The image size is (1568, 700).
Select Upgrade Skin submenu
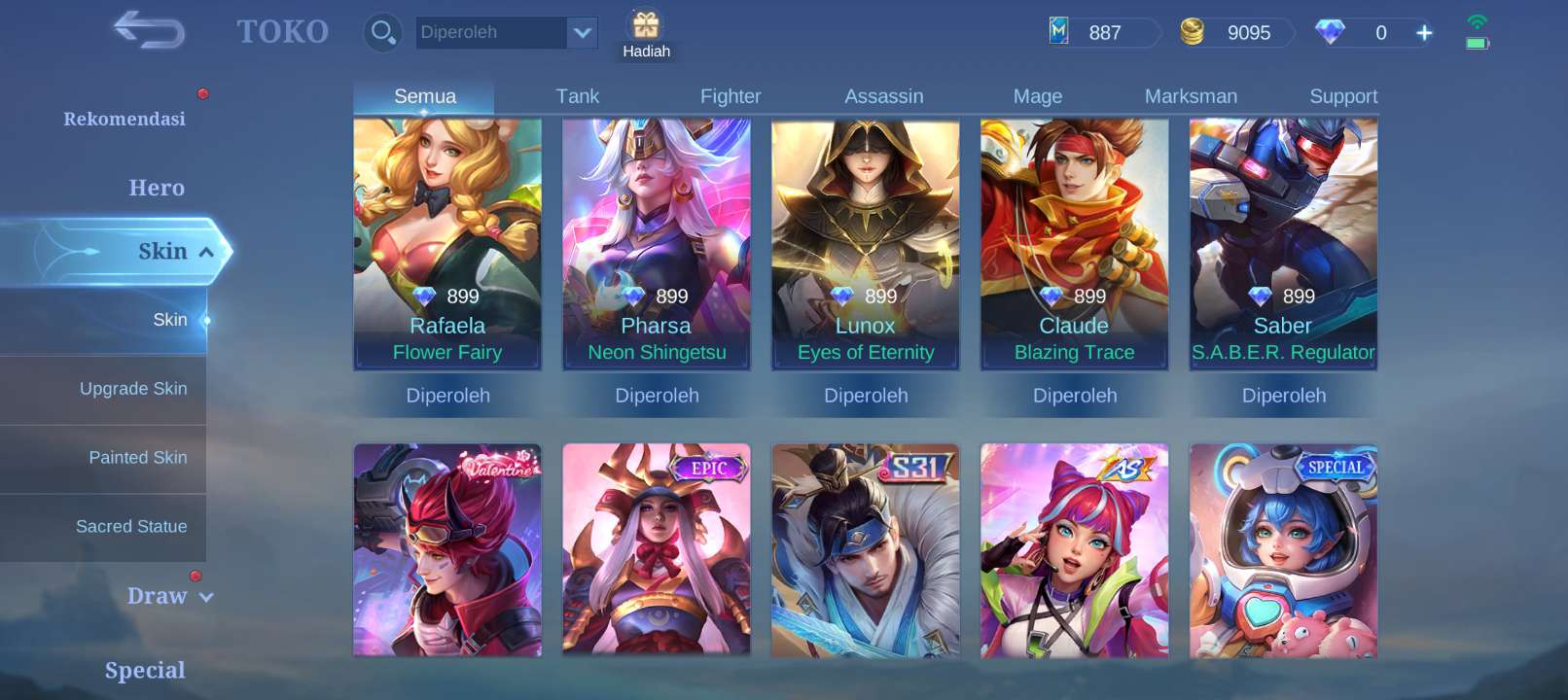click(x=133, y=389)
